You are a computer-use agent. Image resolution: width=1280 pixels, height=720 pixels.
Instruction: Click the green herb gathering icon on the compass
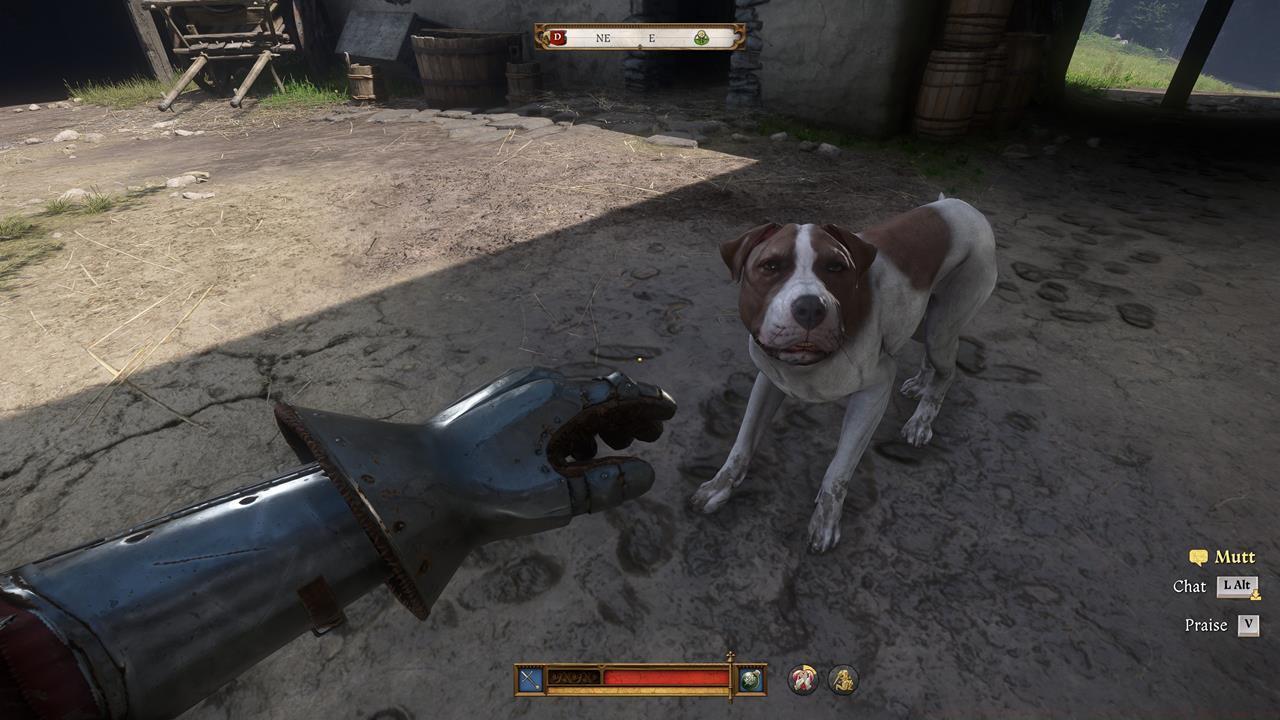702,38
